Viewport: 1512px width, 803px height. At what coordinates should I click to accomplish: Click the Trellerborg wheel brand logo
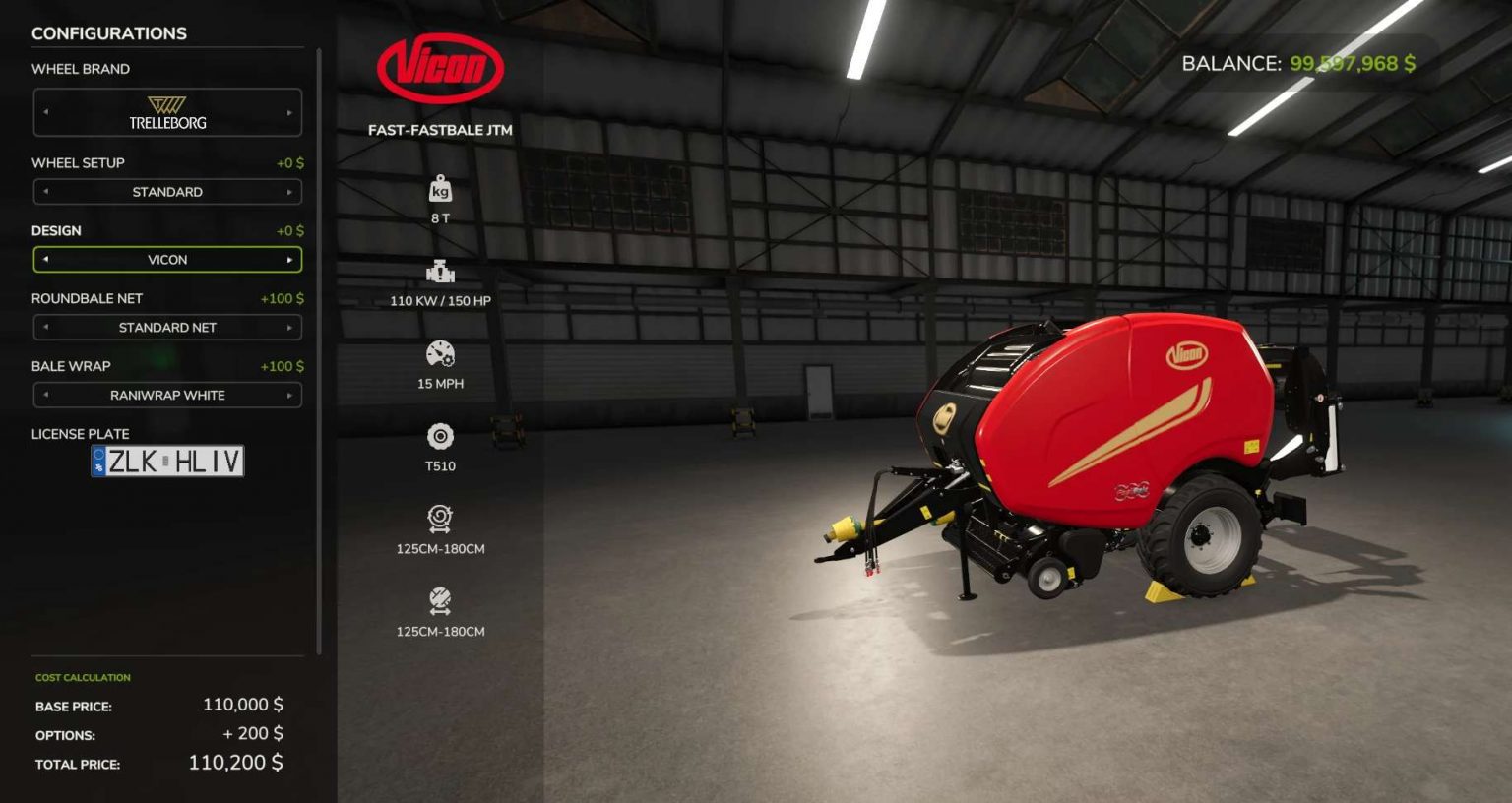(x=166, y=111)
